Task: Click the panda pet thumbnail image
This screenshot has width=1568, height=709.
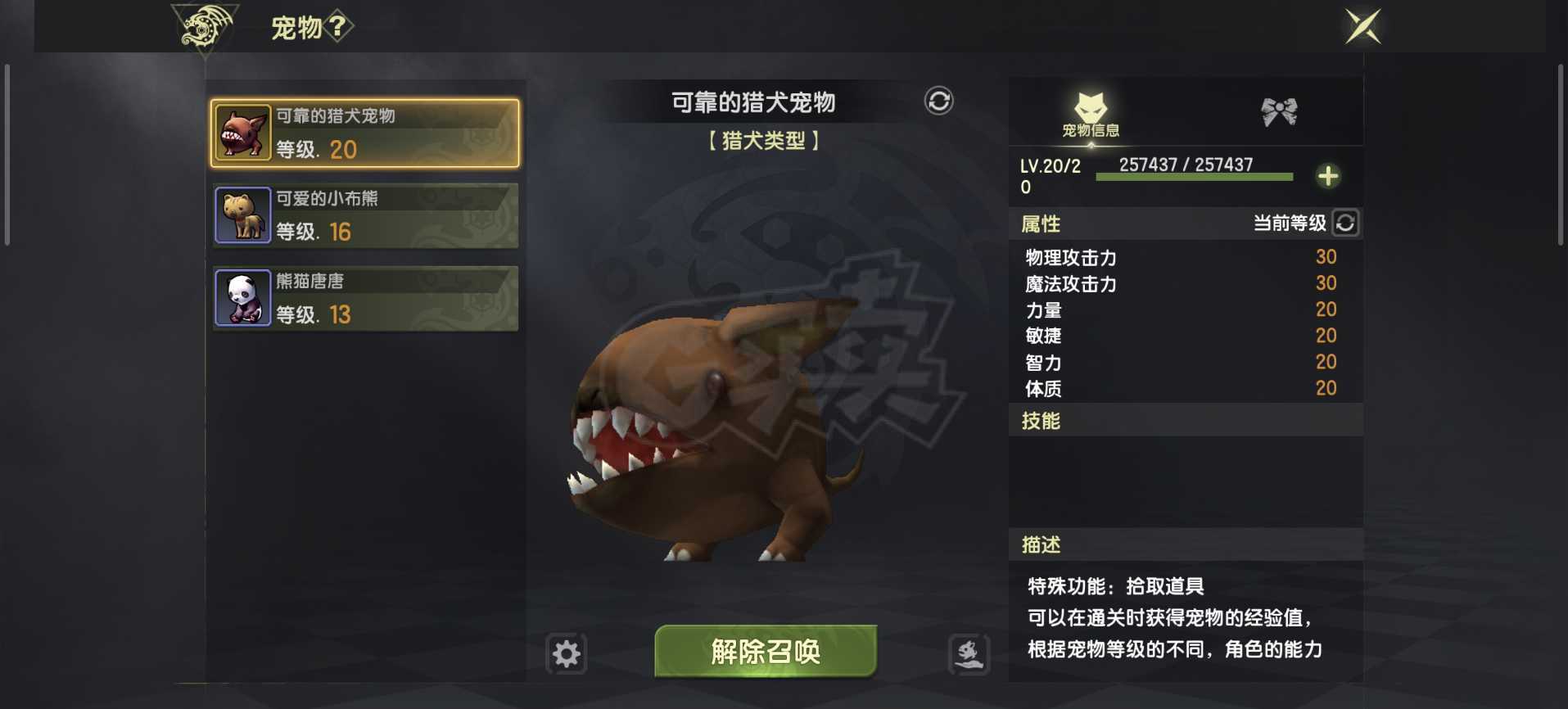Action: click(x=242, y=297)
